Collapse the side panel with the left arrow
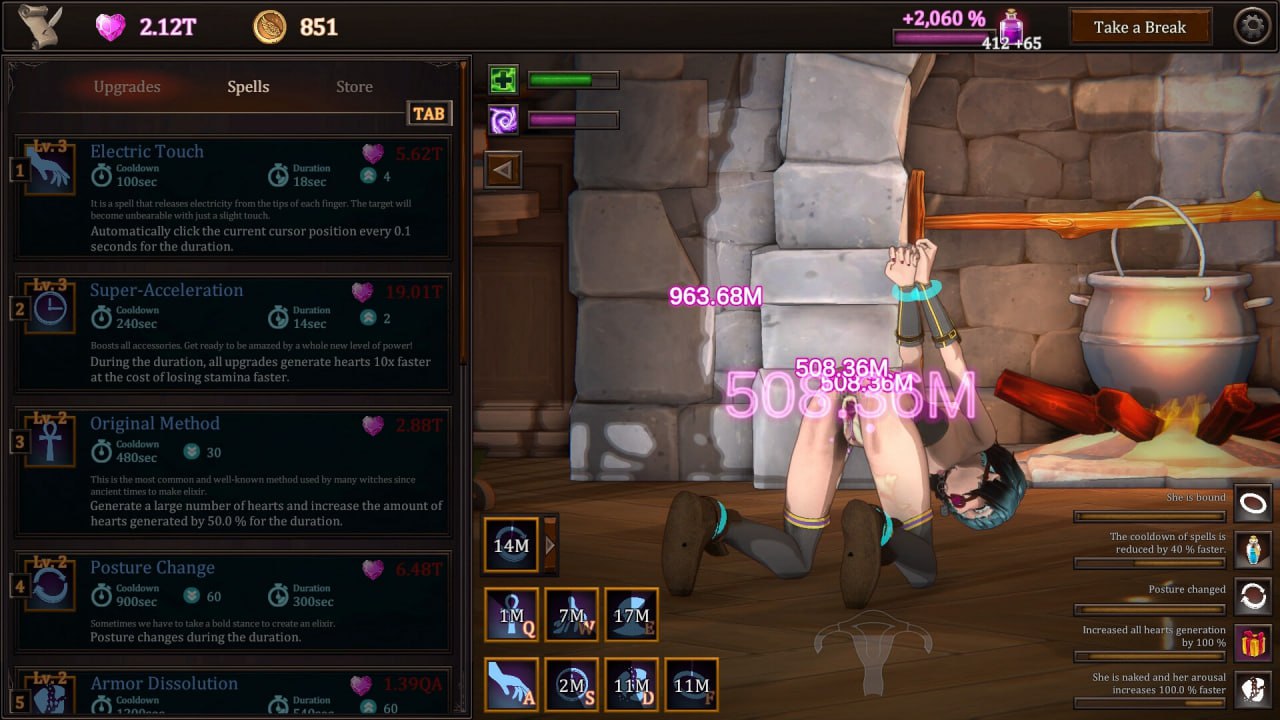The width and height of the screenshot is (1280, 720). [503, 170]
